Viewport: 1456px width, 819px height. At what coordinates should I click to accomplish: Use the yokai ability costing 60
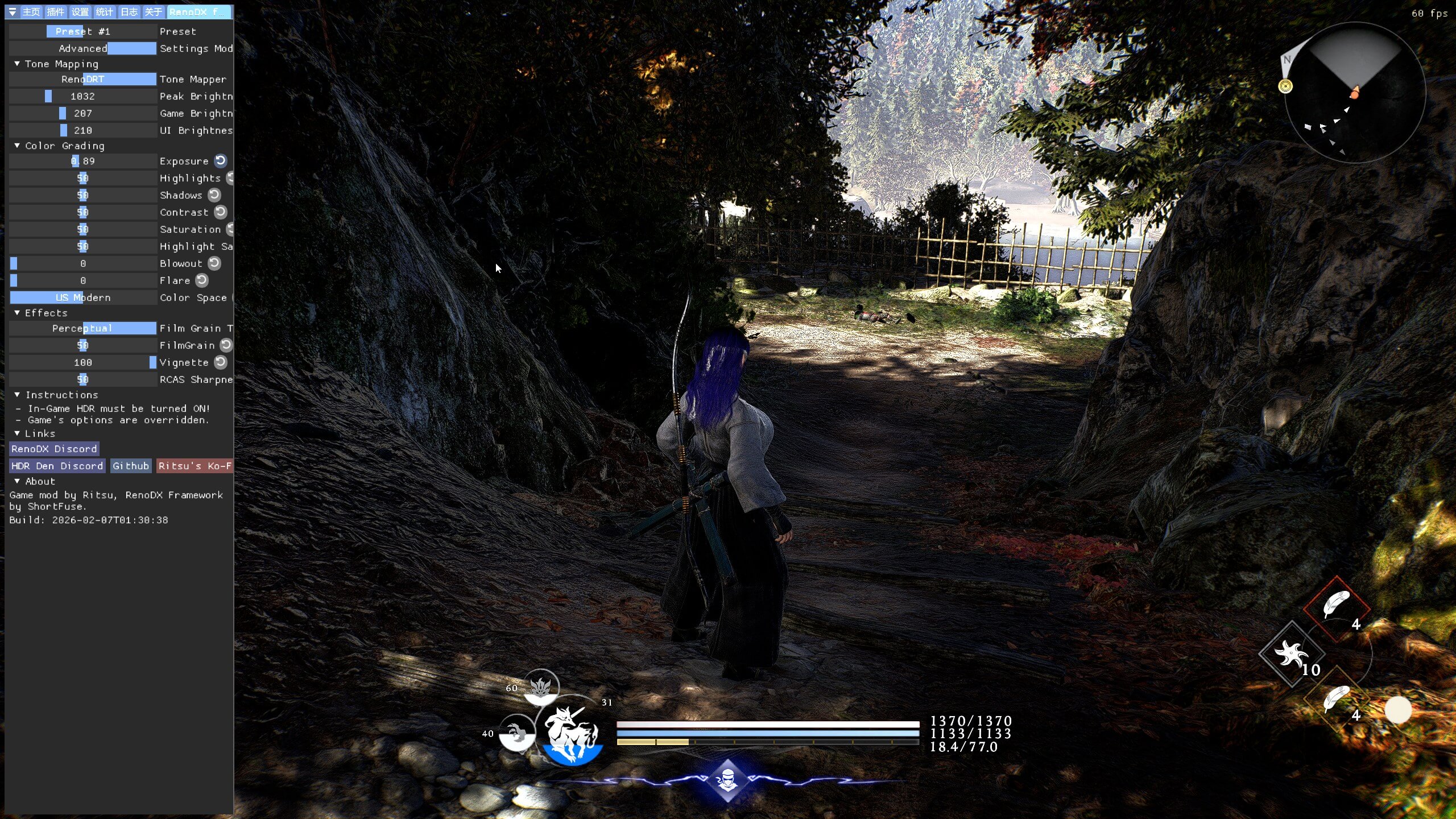coord(540,687)
